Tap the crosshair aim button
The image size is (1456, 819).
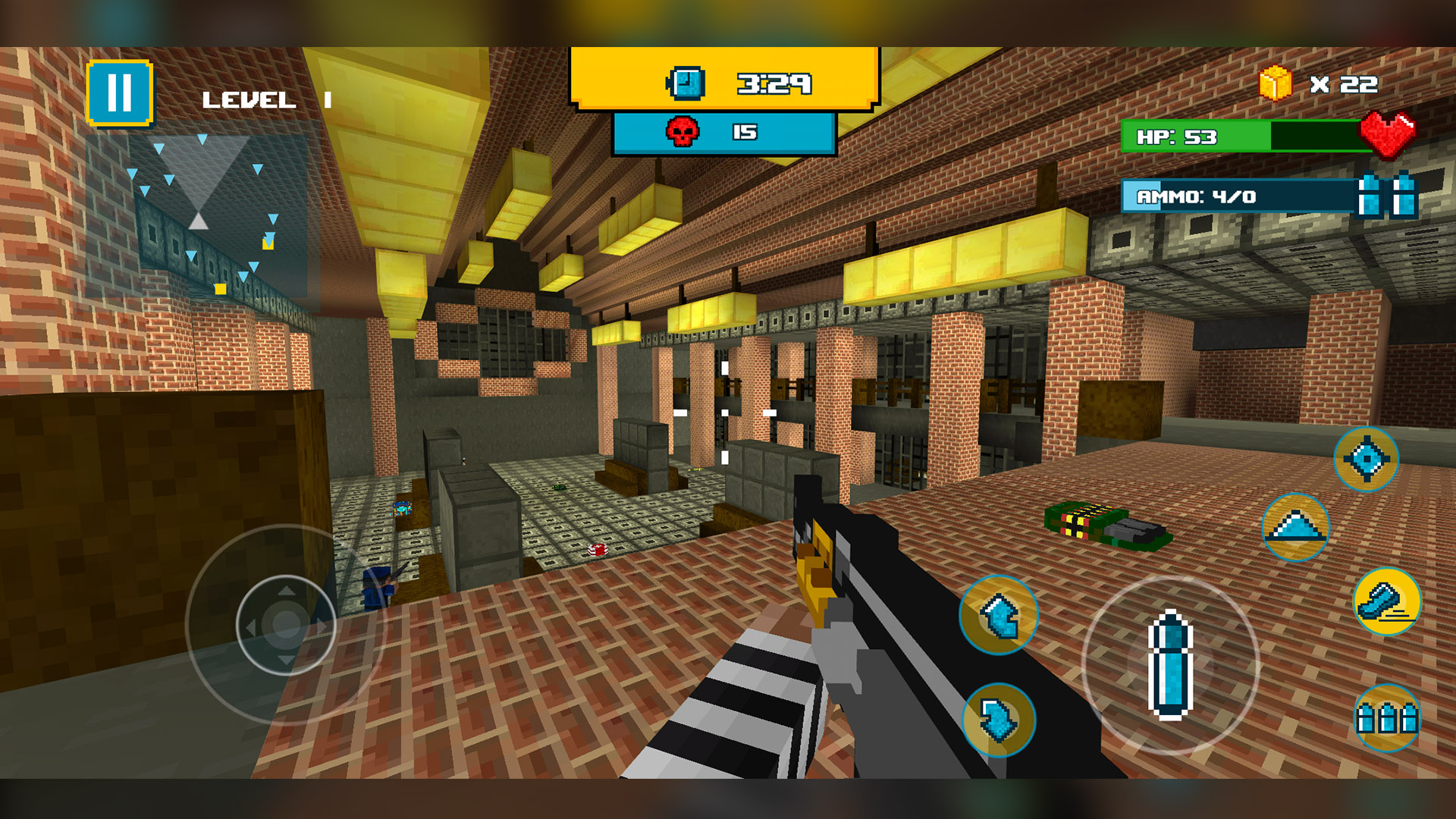(x=1366, y=459)
